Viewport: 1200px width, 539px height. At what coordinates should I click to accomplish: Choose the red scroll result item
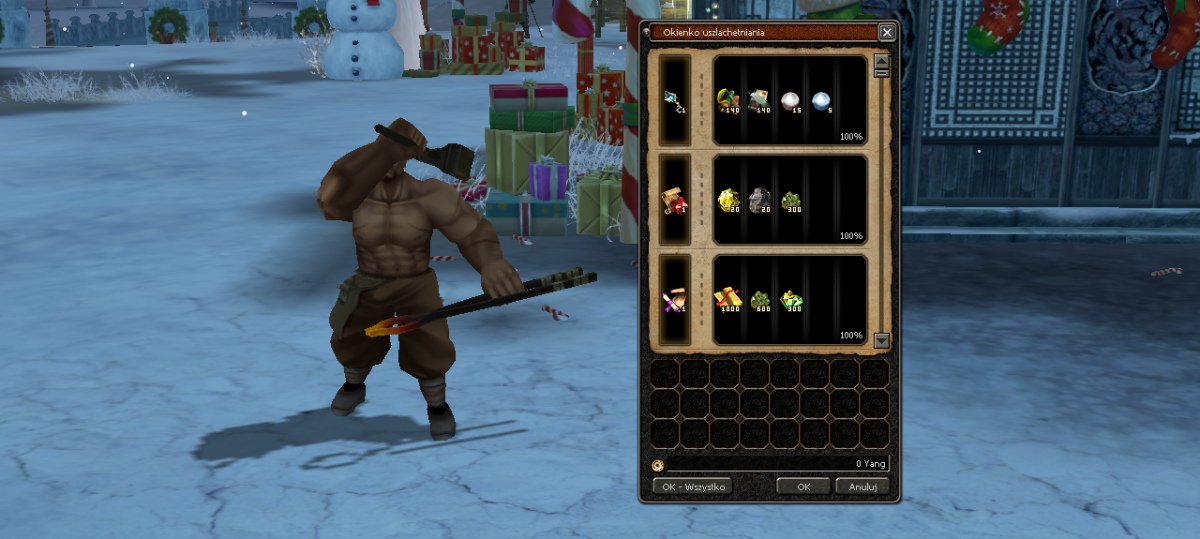tap(675, 200)
